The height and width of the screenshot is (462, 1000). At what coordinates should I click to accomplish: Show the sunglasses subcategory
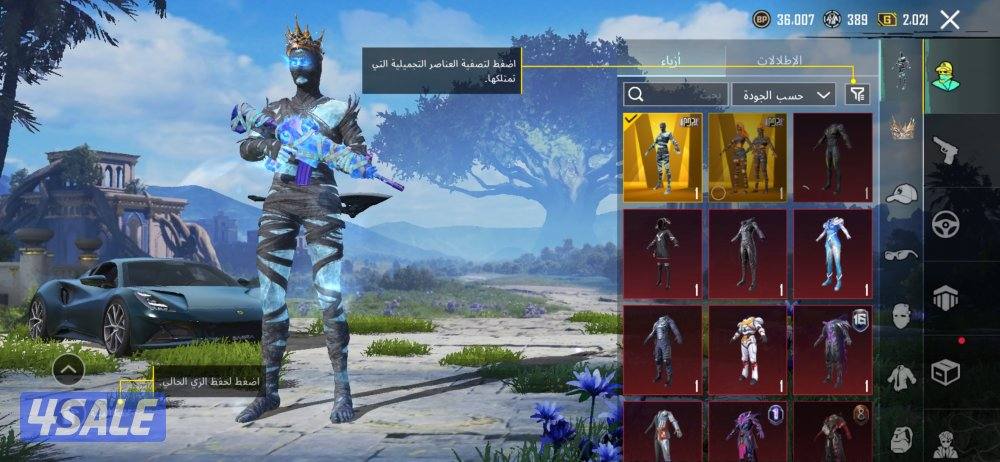(x=902, y=255)
